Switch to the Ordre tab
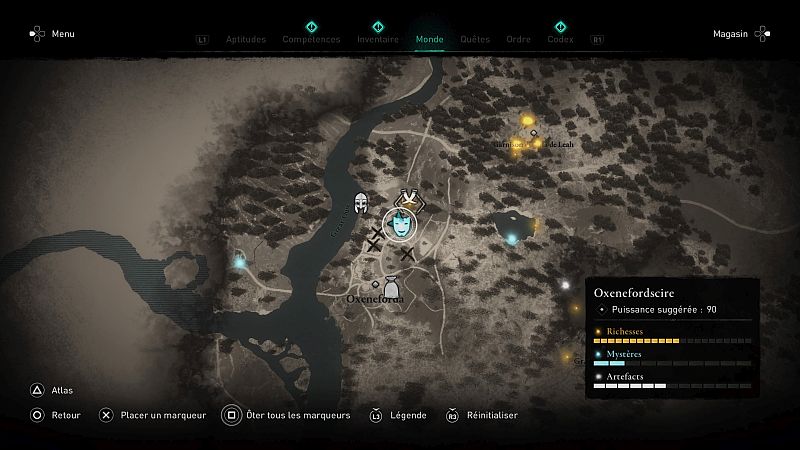Image resolution: width=800 pixels, height=450 pixels. pos(518,40)
